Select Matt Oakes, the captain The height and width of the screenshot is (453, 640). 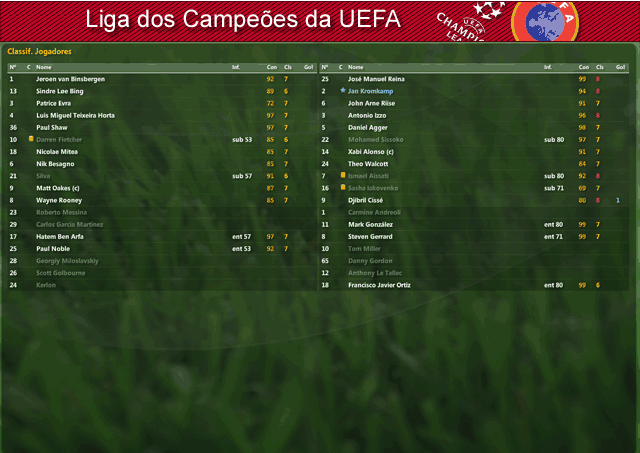click(57, 188)
